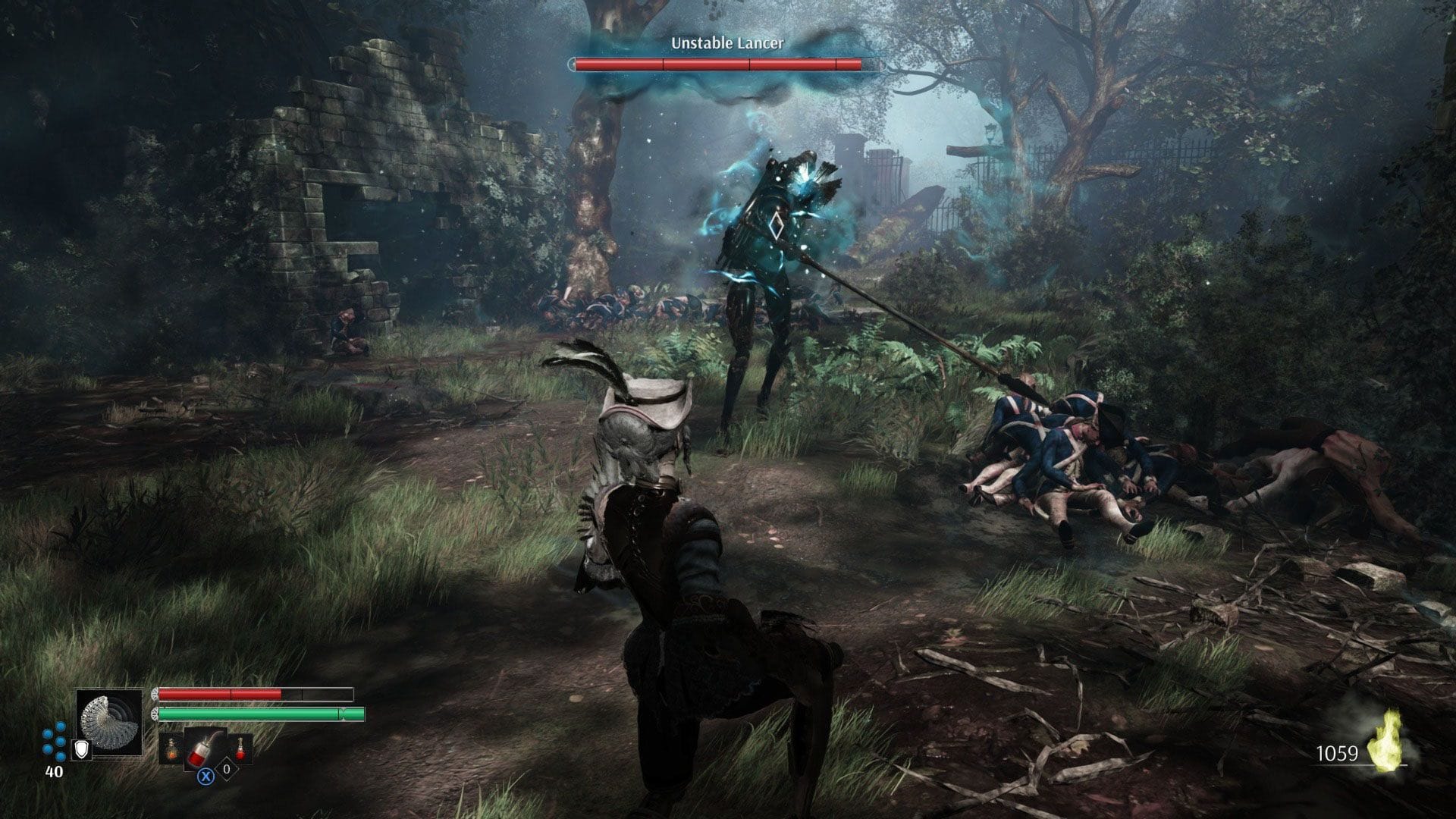Toggle the top blue alchemy charge dot
The height and width of the screenshot is (819, 1456).
60,725
